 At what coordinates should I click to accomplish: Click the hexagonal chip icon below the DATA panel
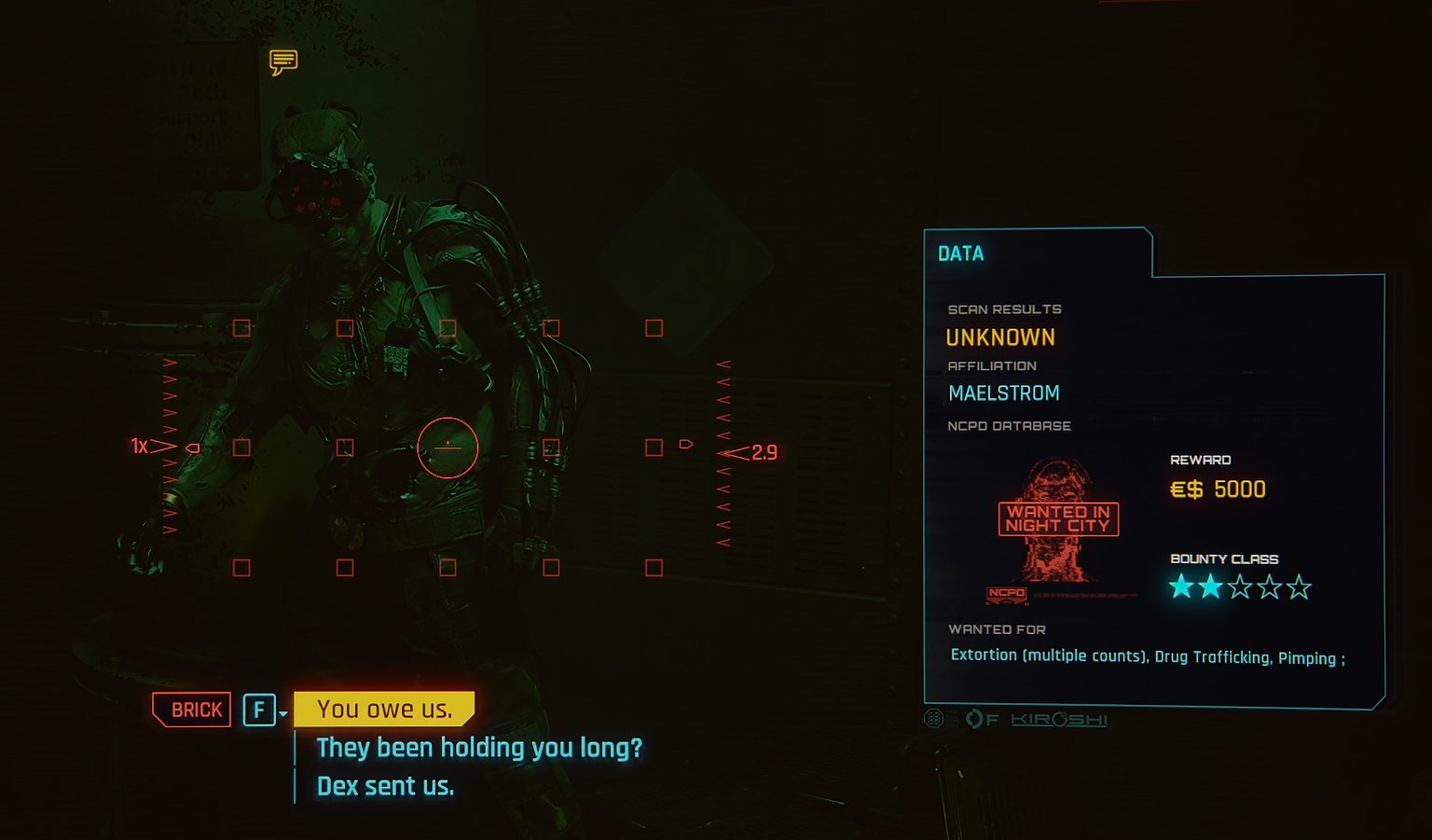pyautogui.click(x=932, y=718)
